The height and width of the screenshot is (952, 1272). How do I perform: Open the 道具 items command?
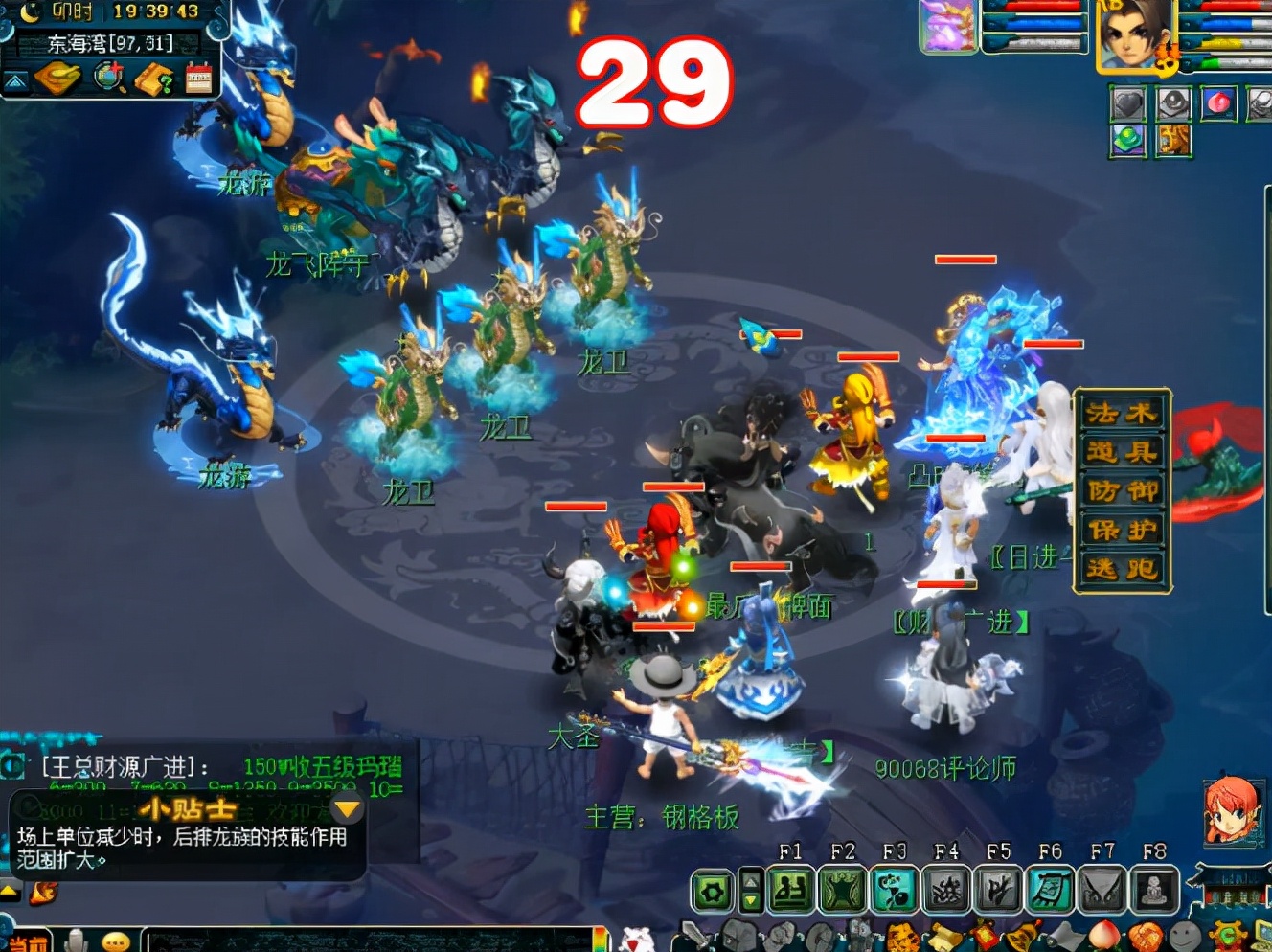point(1122,453)
